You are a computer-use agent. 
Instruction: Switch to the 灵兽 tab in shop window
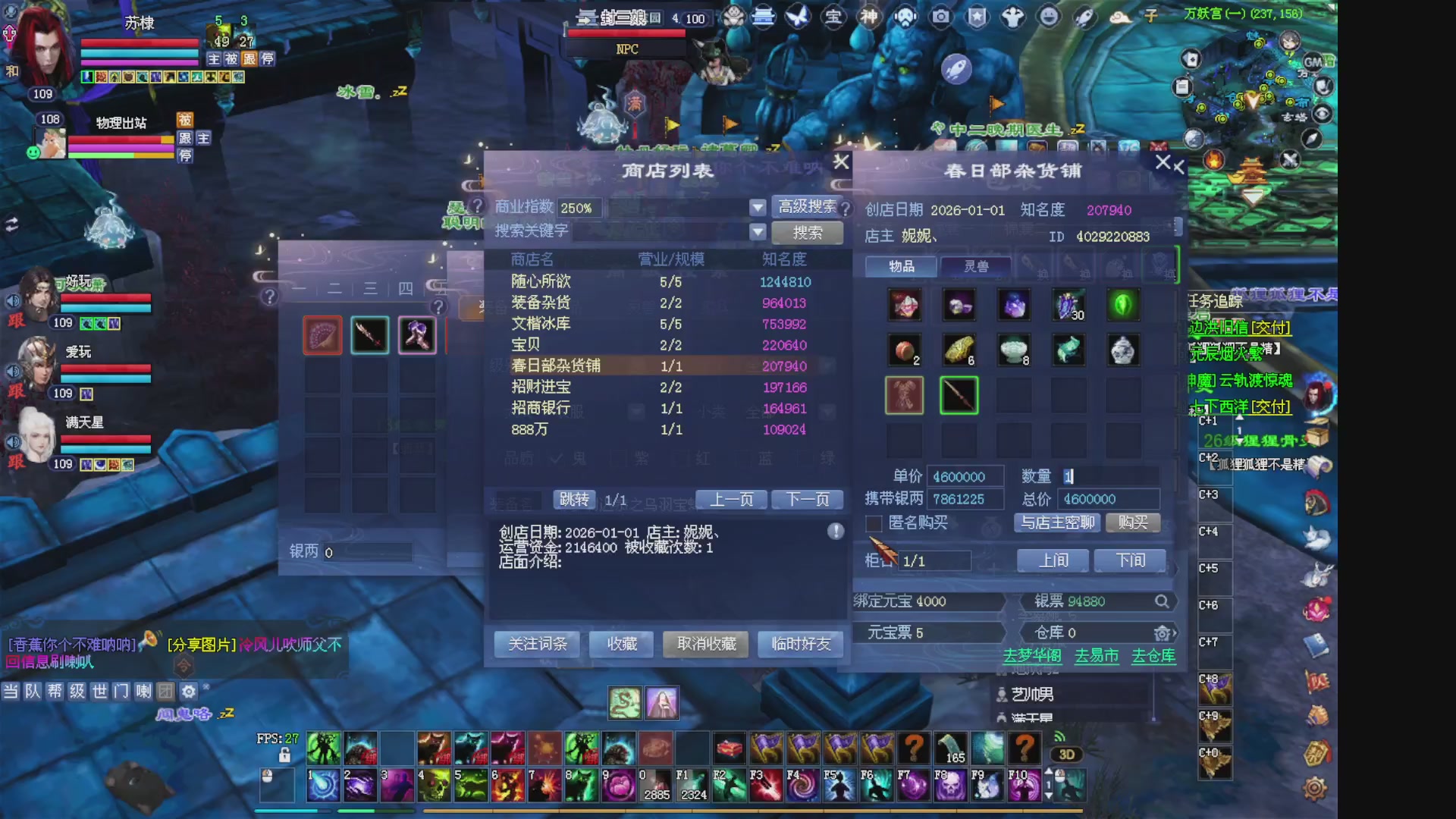(976, 266)
